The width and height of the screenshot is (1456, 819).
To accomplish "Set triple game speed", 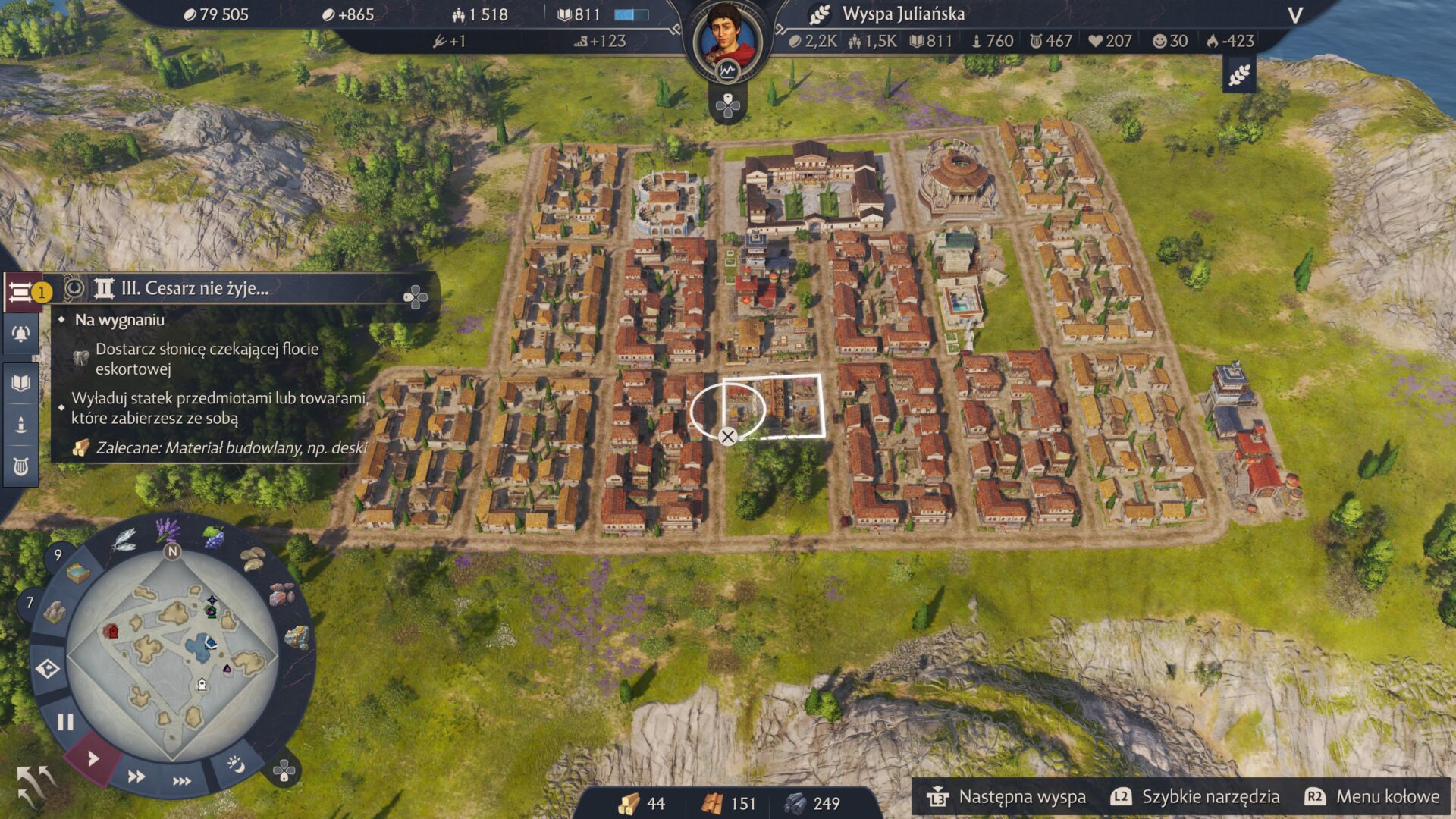I will click(182, 781).
